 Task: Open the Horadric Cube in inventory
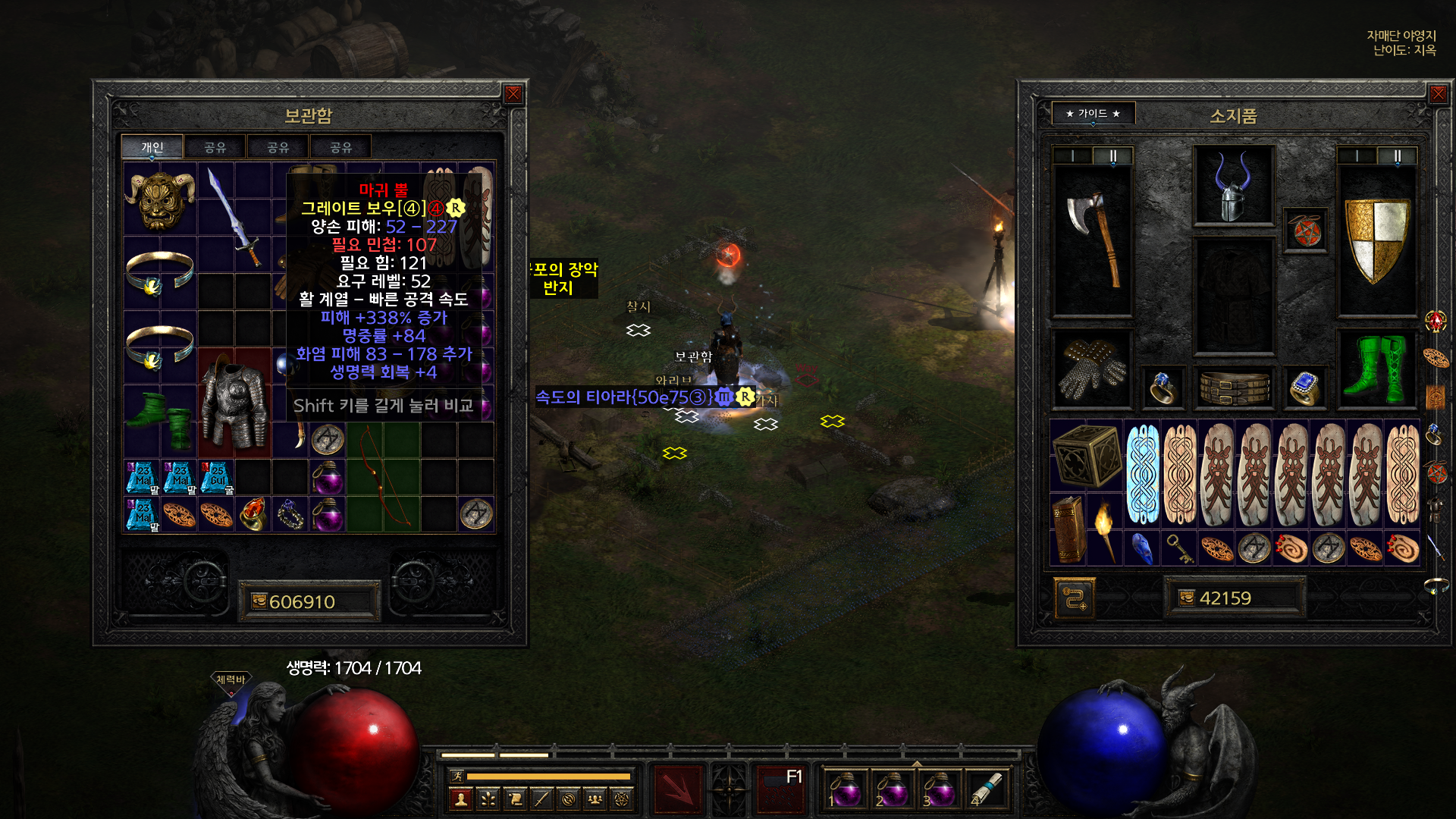coord(1086,455)
